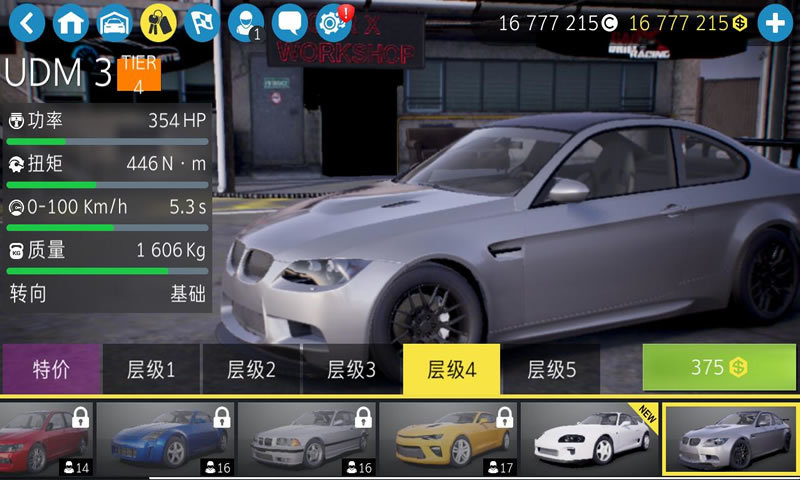Choose the locked yellow Camaro thumbnail
The height and width of the screenshot is (480, 800).
447,438
